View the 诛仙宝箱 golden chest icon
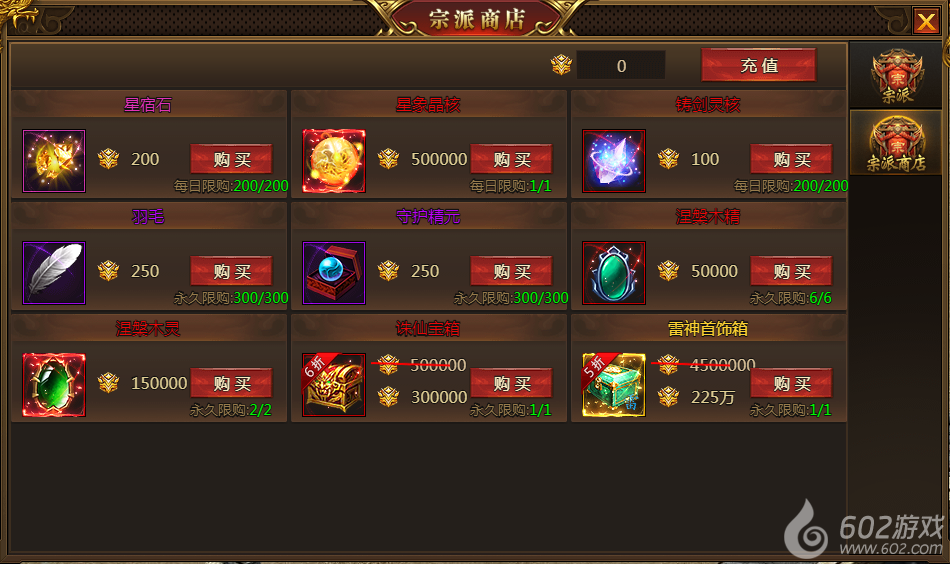950x564 pixels. (334, 384)
